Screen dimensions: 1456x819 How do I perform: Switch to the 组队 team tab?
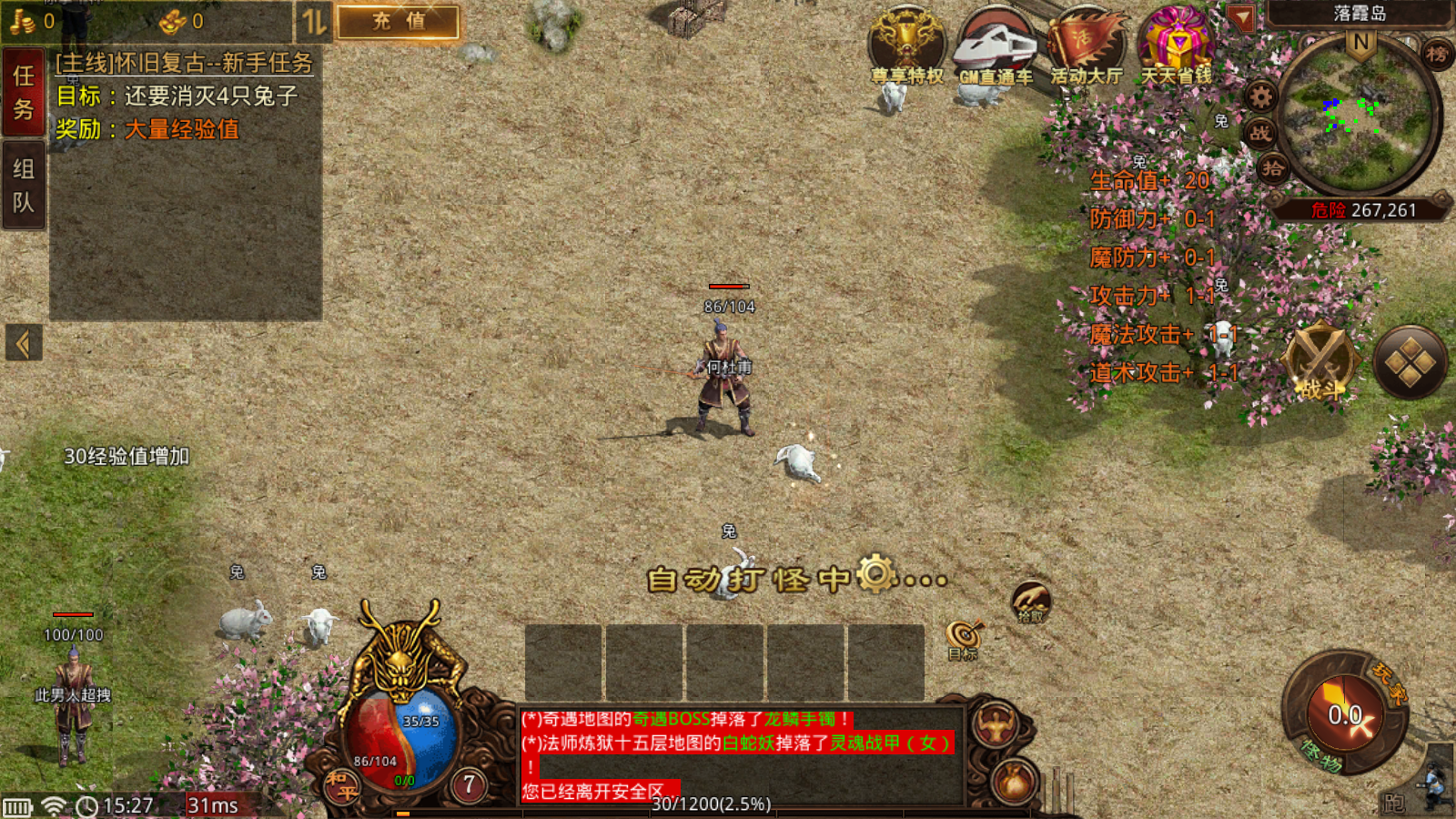coord(23,182)
